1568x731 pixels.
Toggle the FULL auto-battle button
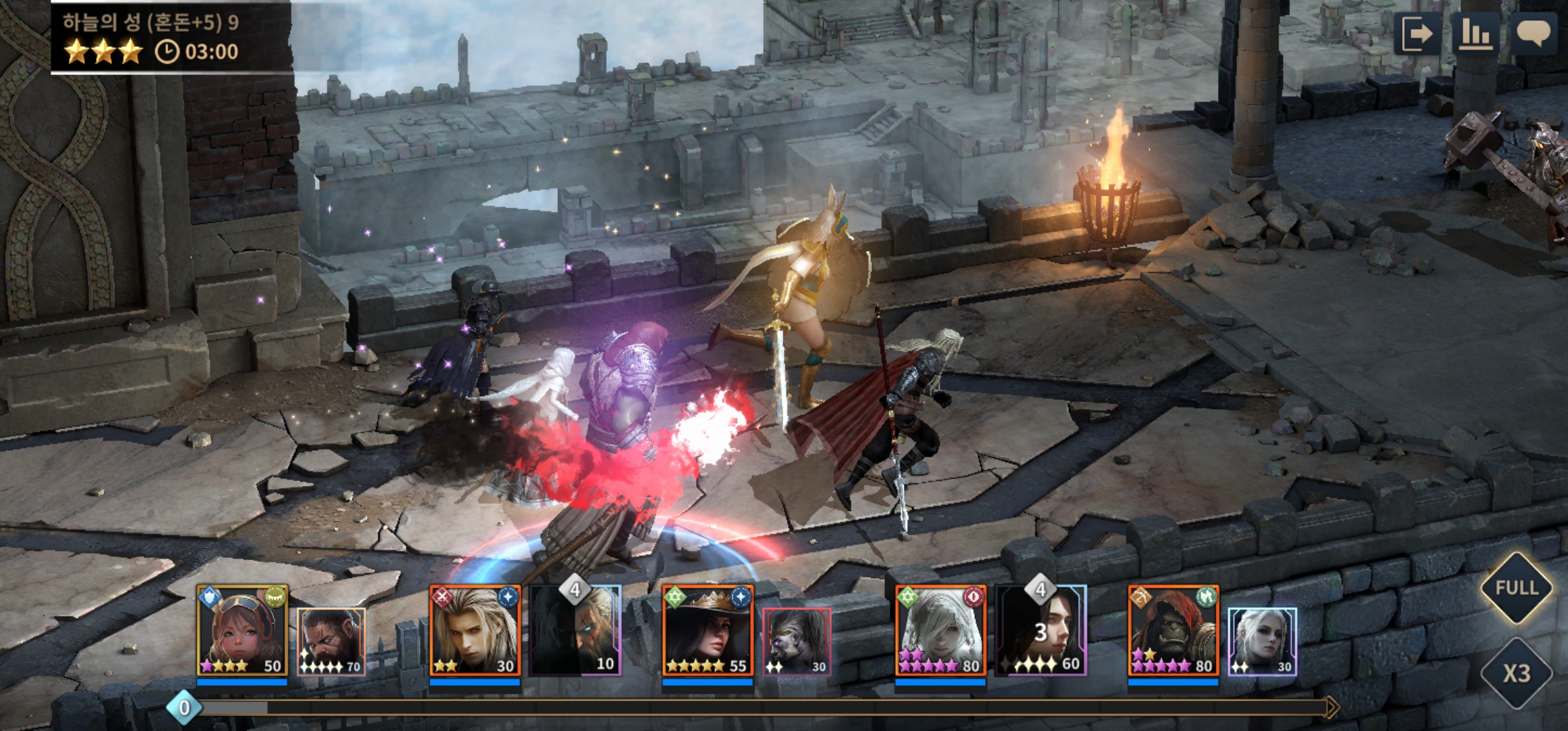pyautogui.click(x=1516, y=588)
